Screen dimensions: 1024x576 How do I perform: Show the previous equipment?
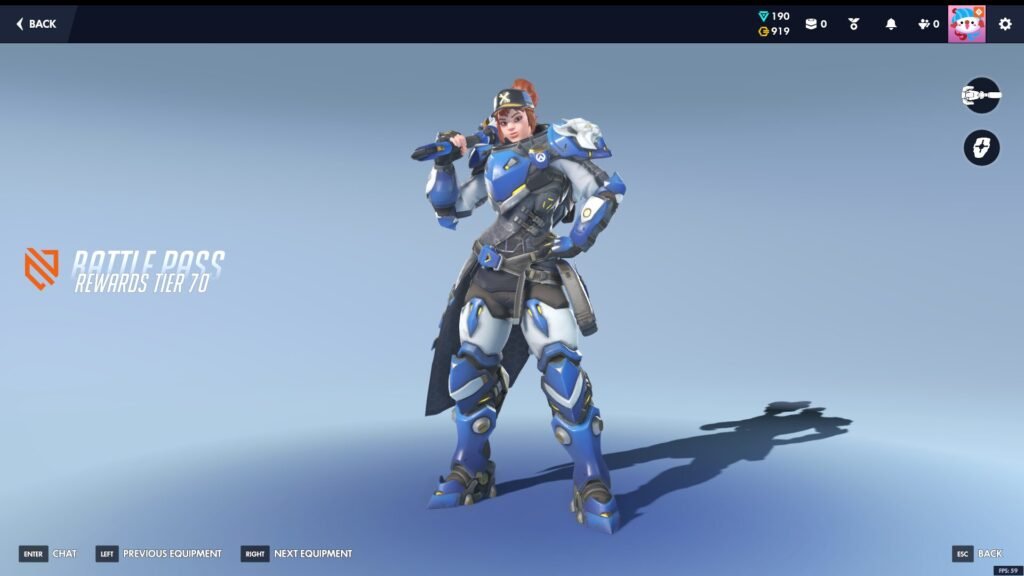(159, 554)
